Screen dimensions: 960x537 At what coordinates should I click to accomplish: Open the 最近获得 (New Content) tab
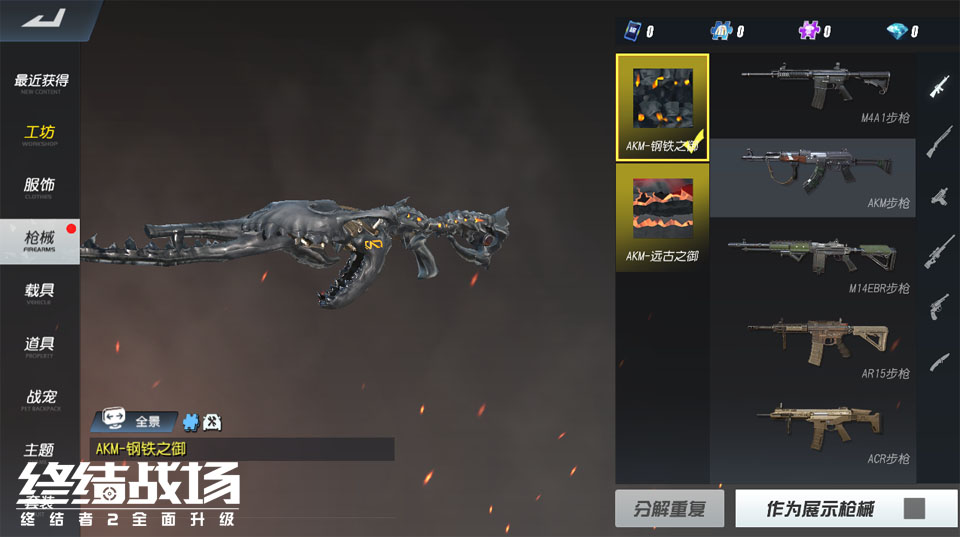click(40, 83)
